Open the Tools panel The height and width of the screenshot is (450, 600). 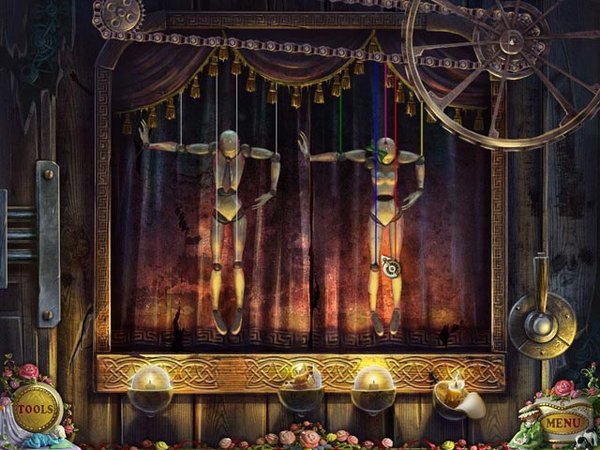pyautogui.click(x=36, y=408)
